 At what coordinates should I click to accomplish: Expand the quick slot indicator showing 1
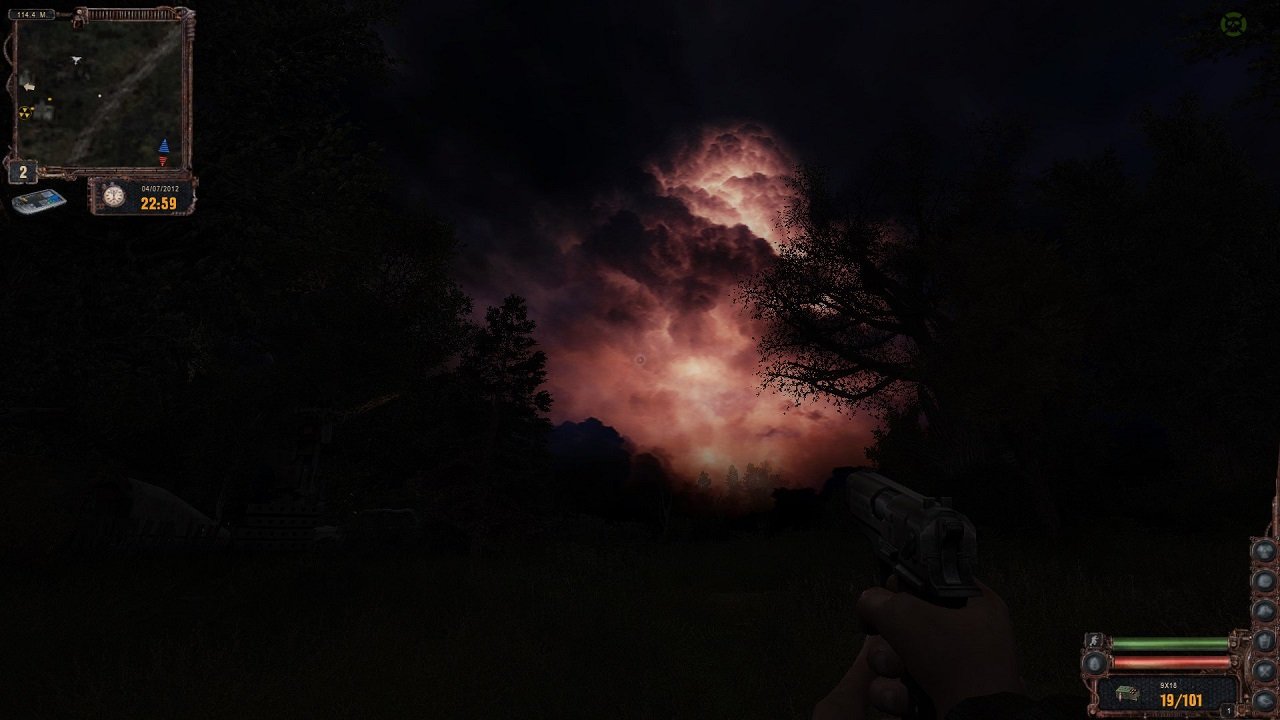tap(1228, 709)
